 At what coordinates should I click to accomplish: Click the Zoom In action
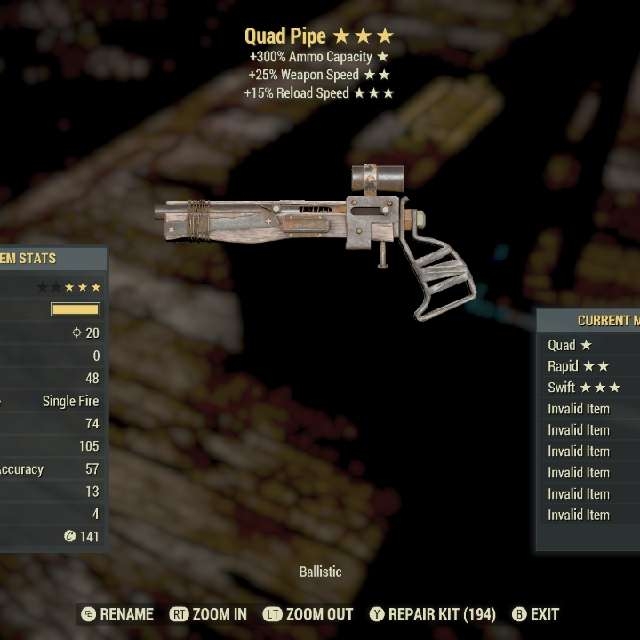click(208, 614)
